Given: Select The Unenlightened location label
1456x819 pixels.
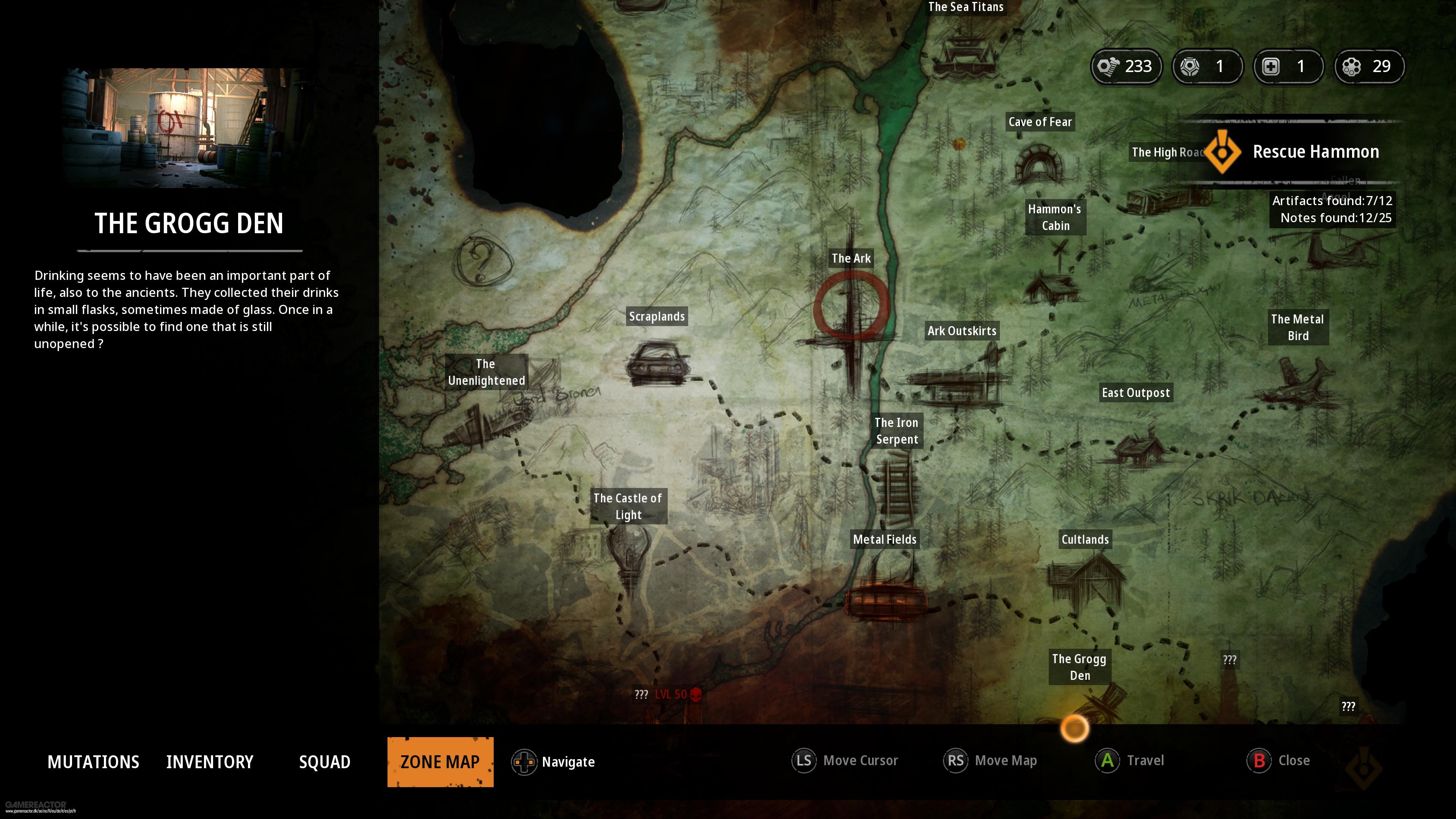Looking at the screenshot, I should click(486, 372).
